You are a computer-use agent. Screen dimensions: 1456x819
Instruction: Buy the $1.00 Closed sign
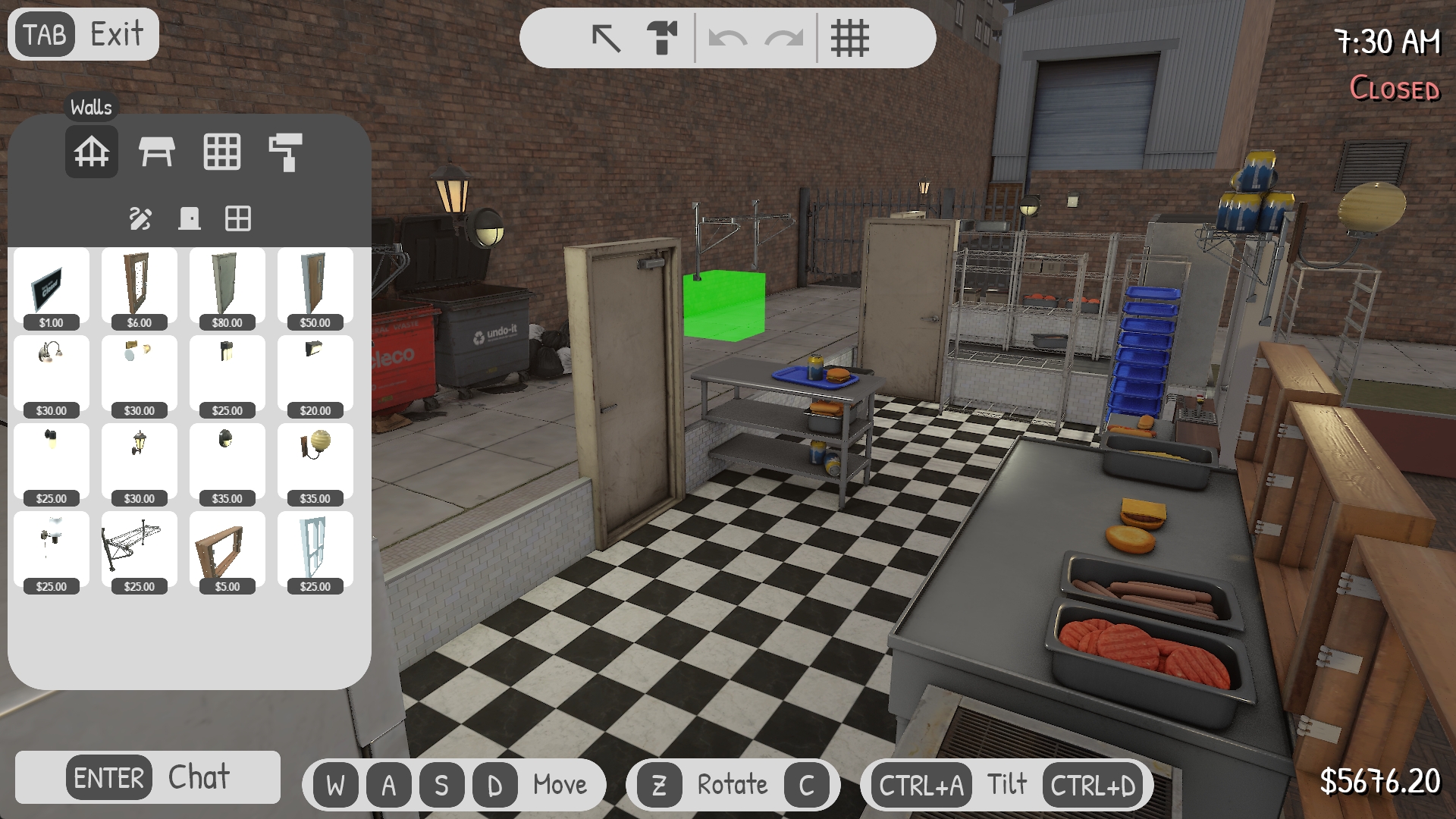52,288
